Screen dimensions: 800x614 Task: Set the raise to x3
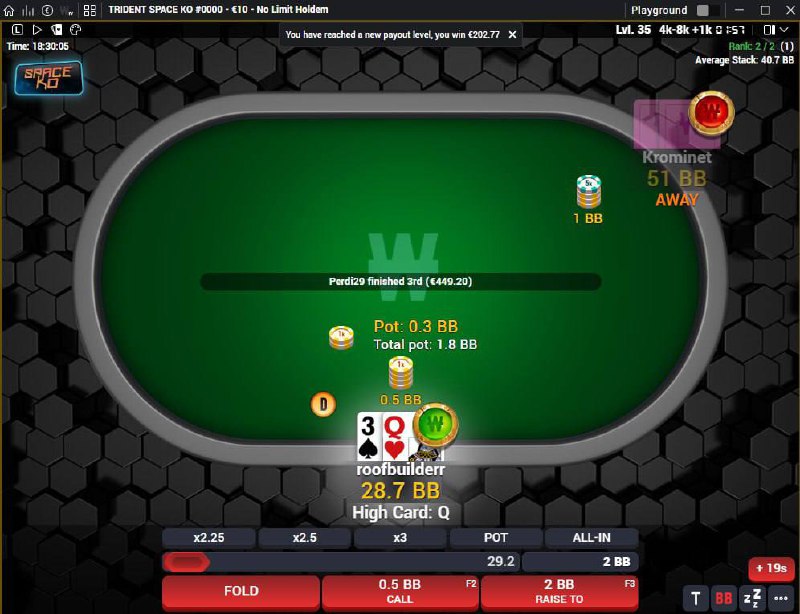coord(400,538)
